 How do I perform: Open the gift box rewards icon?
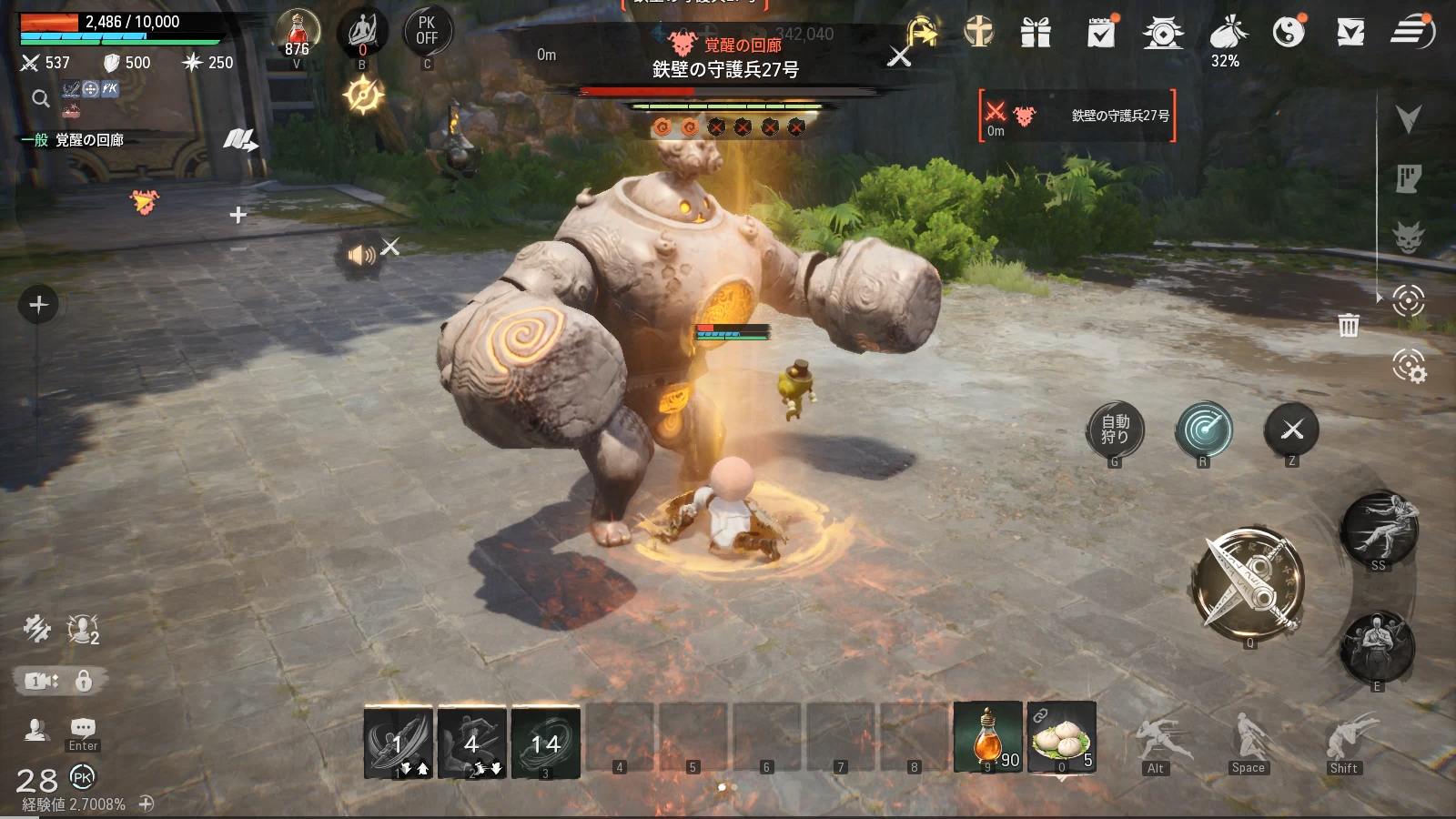point(1036,33)
